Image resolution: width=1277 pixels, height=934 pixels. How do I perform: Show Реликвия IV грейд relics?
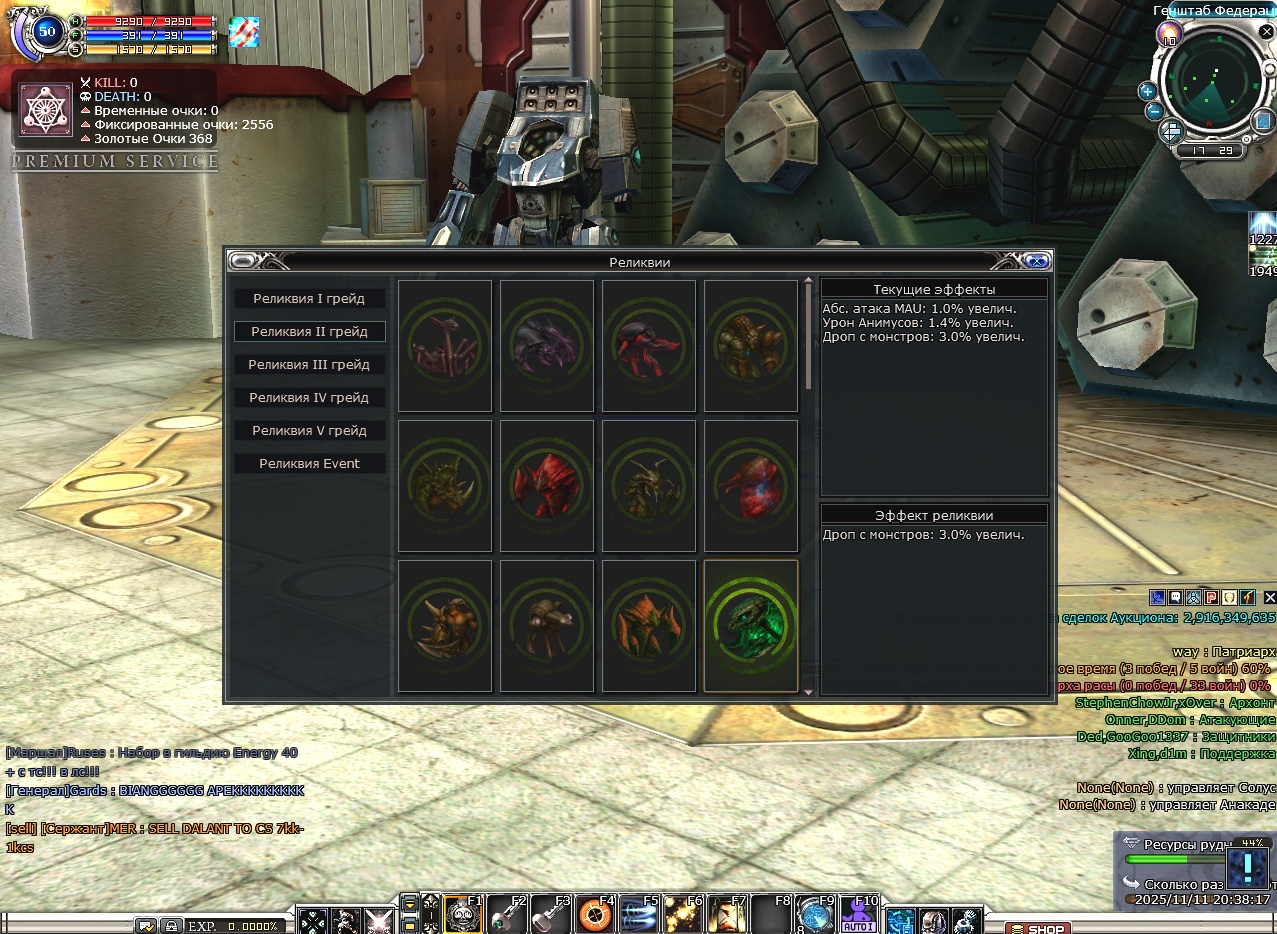pyautogui.click(x=309, y=398)
